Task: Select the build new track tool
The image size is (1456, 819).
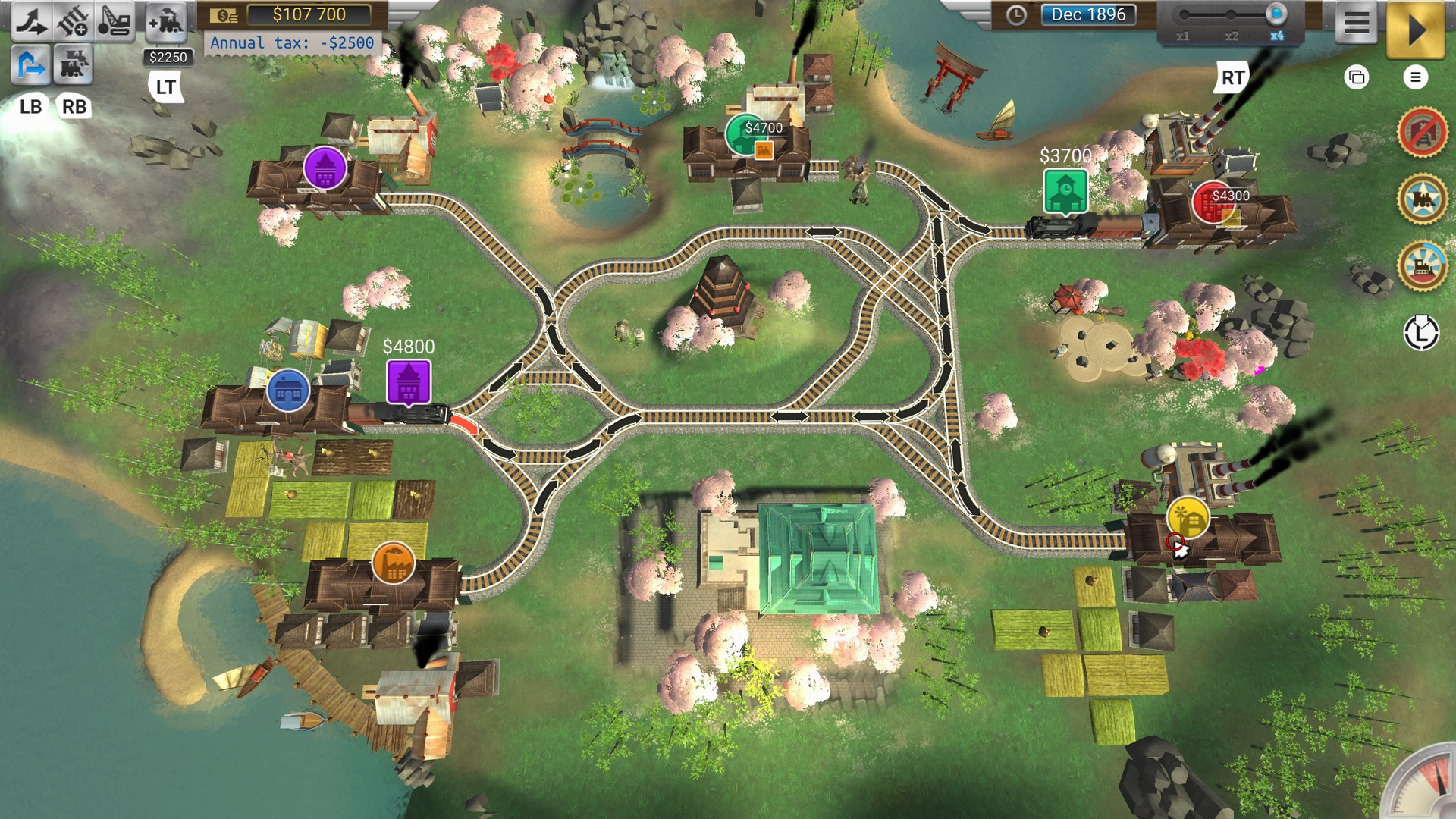Action: 73,20
